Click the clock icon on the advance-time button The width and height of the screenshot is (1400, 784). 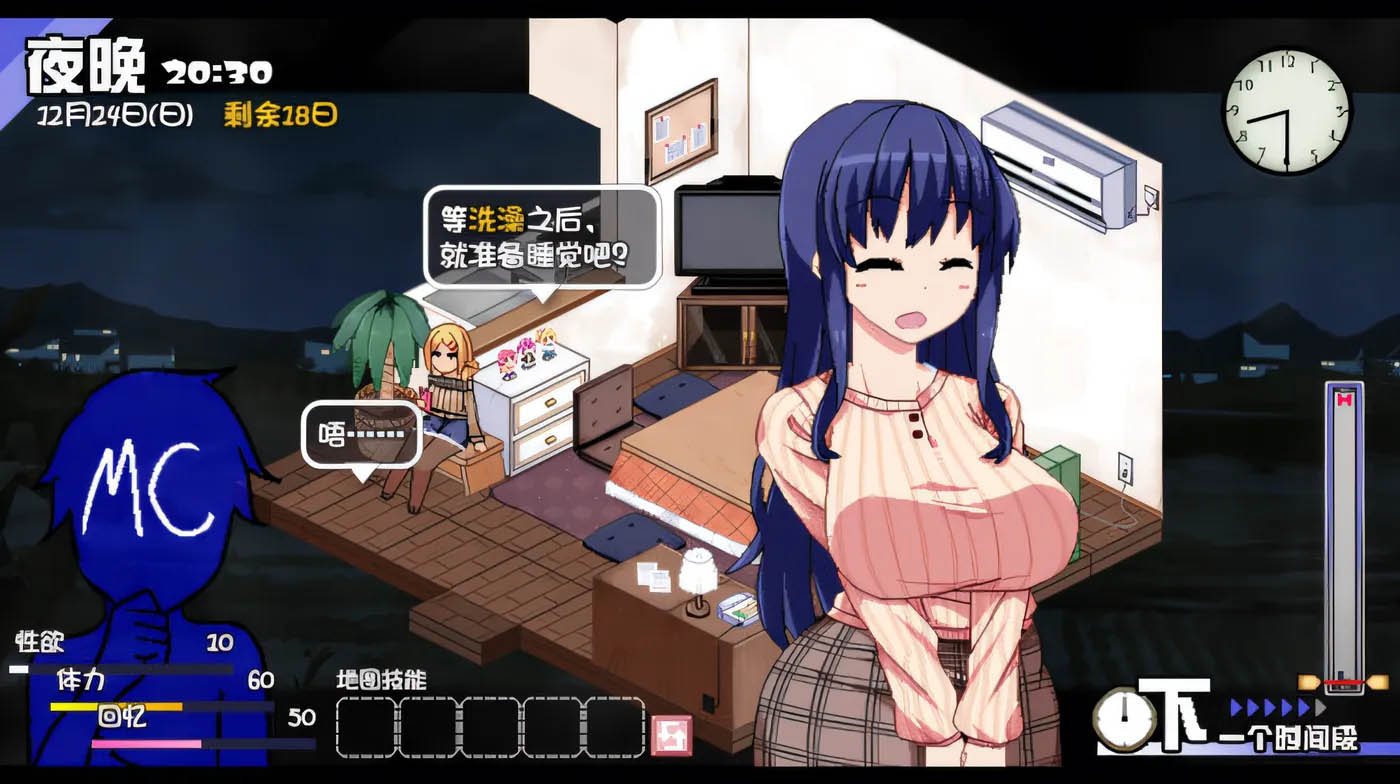[x=1124, y=717]
